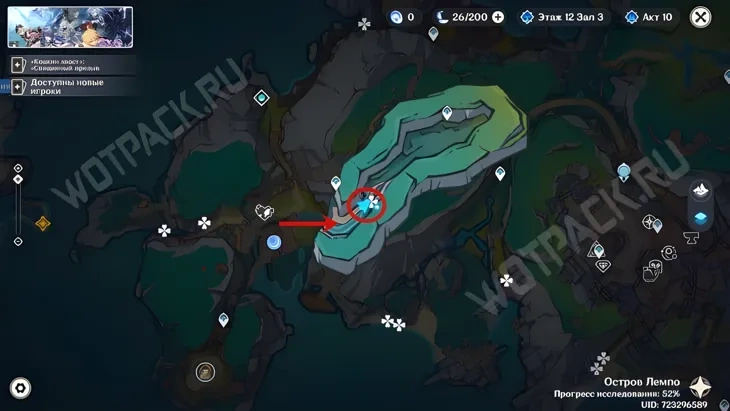Zoom in the map with slider plus
The height and width of the screenshot is (411, 730).
point(18,168)
